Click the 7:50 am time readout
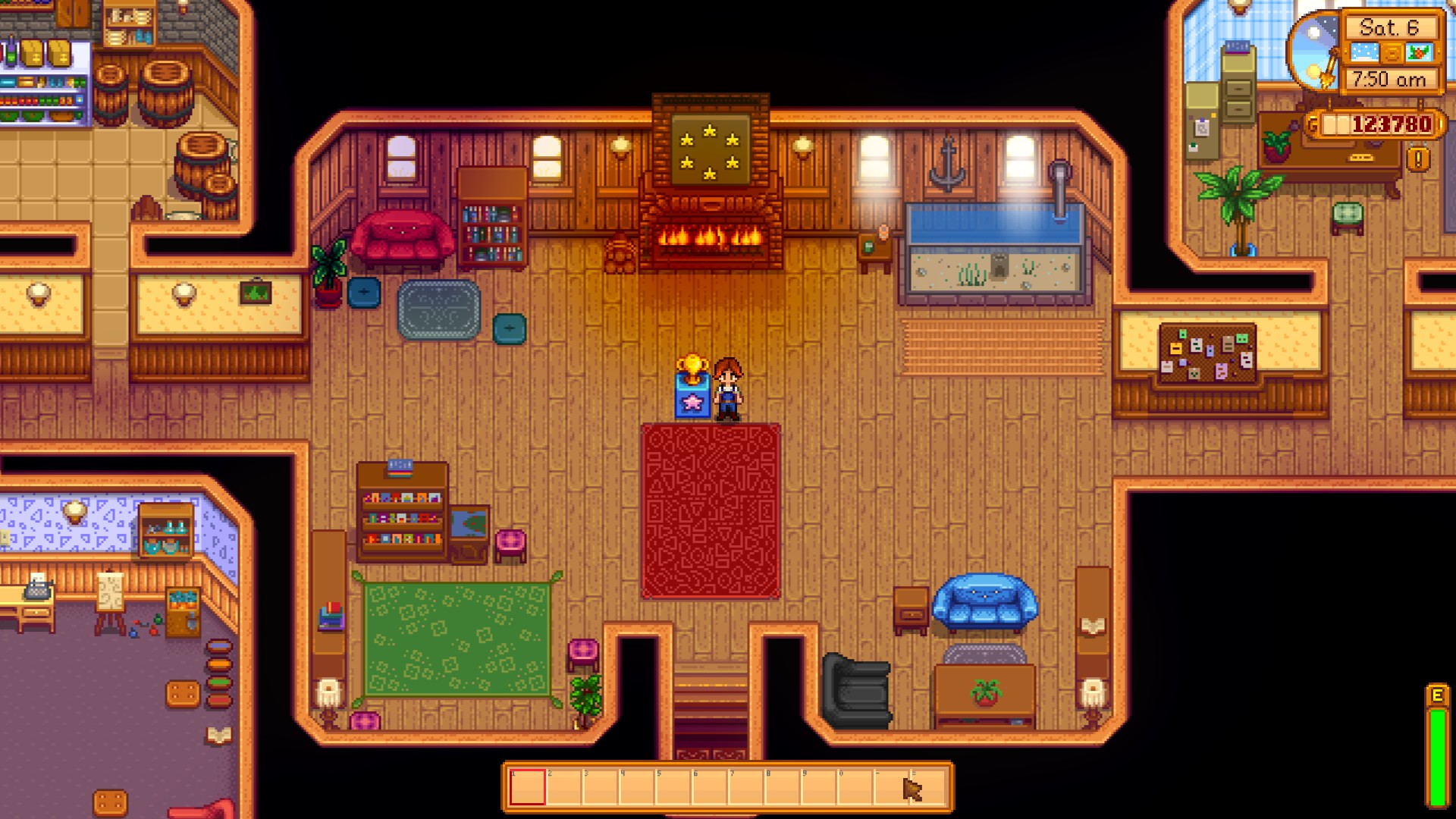The image size is (1456, 819). 1389,77
